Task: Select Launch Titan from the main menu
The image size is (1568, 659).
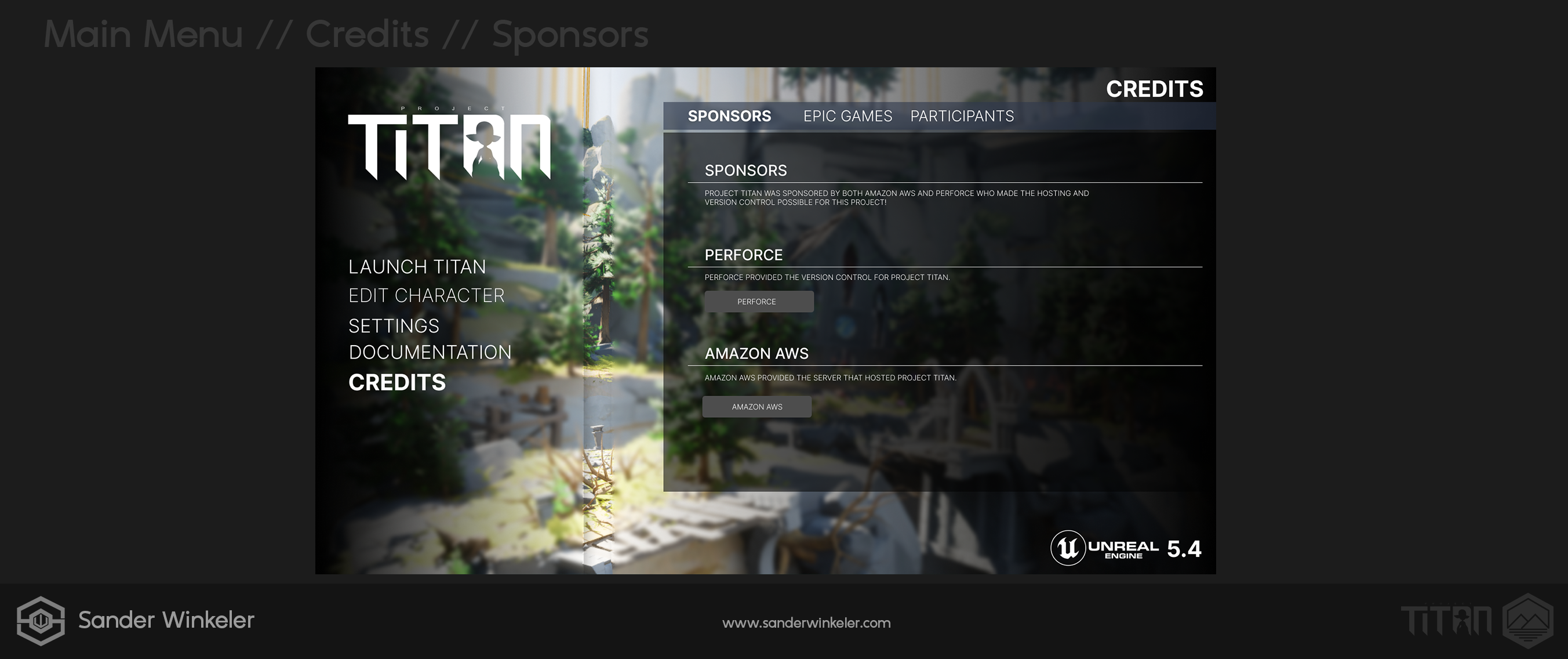Action: pos(417,267)
